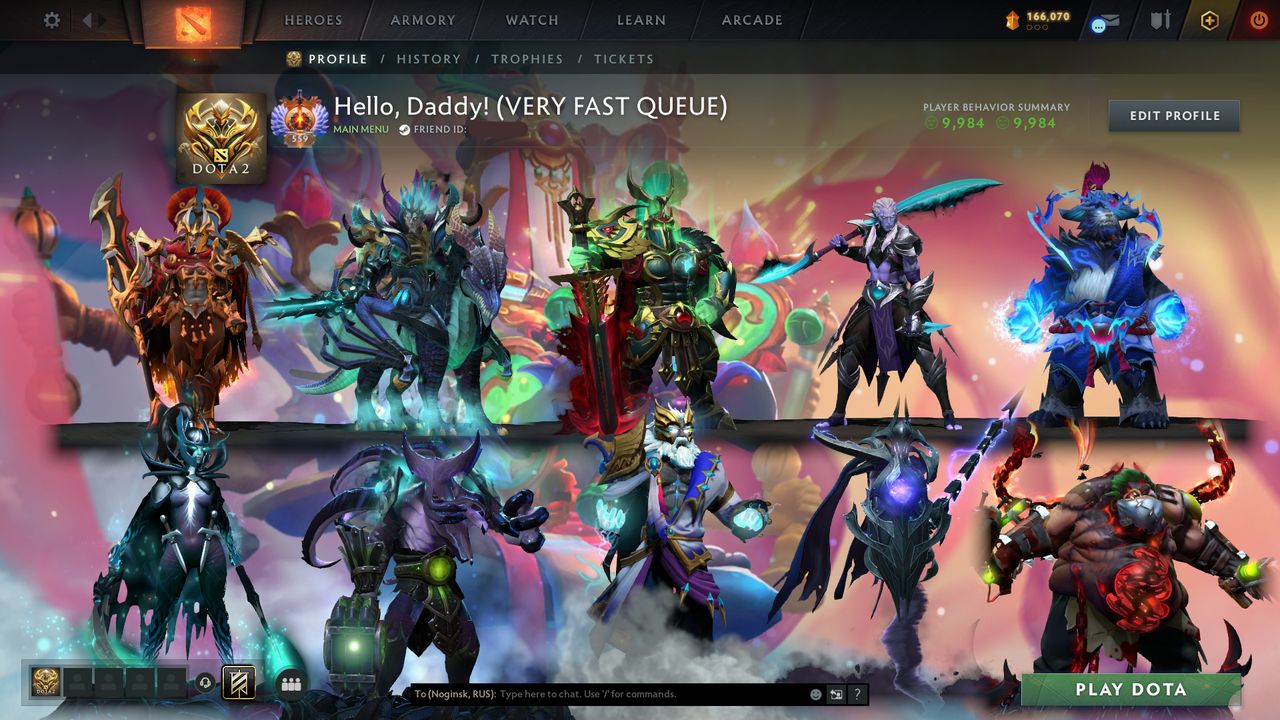The image size is (1280, 720).
Task: Toggle the chat wheel icon near chat bar
Action: click(x=837, y=694)
